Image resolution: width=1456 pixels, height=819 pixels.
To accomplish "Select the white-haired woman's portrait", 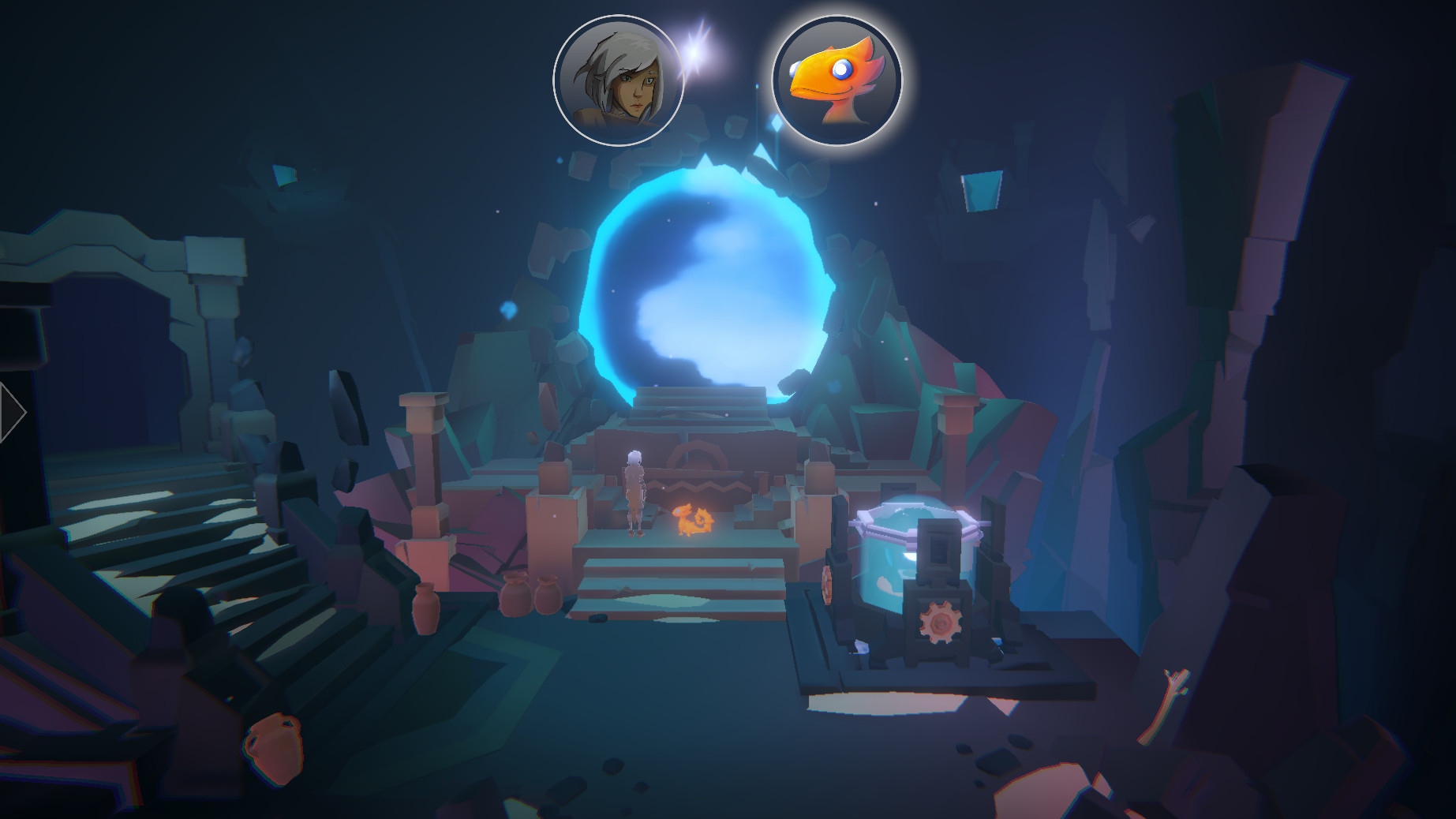I will click(x=621, y=79).
